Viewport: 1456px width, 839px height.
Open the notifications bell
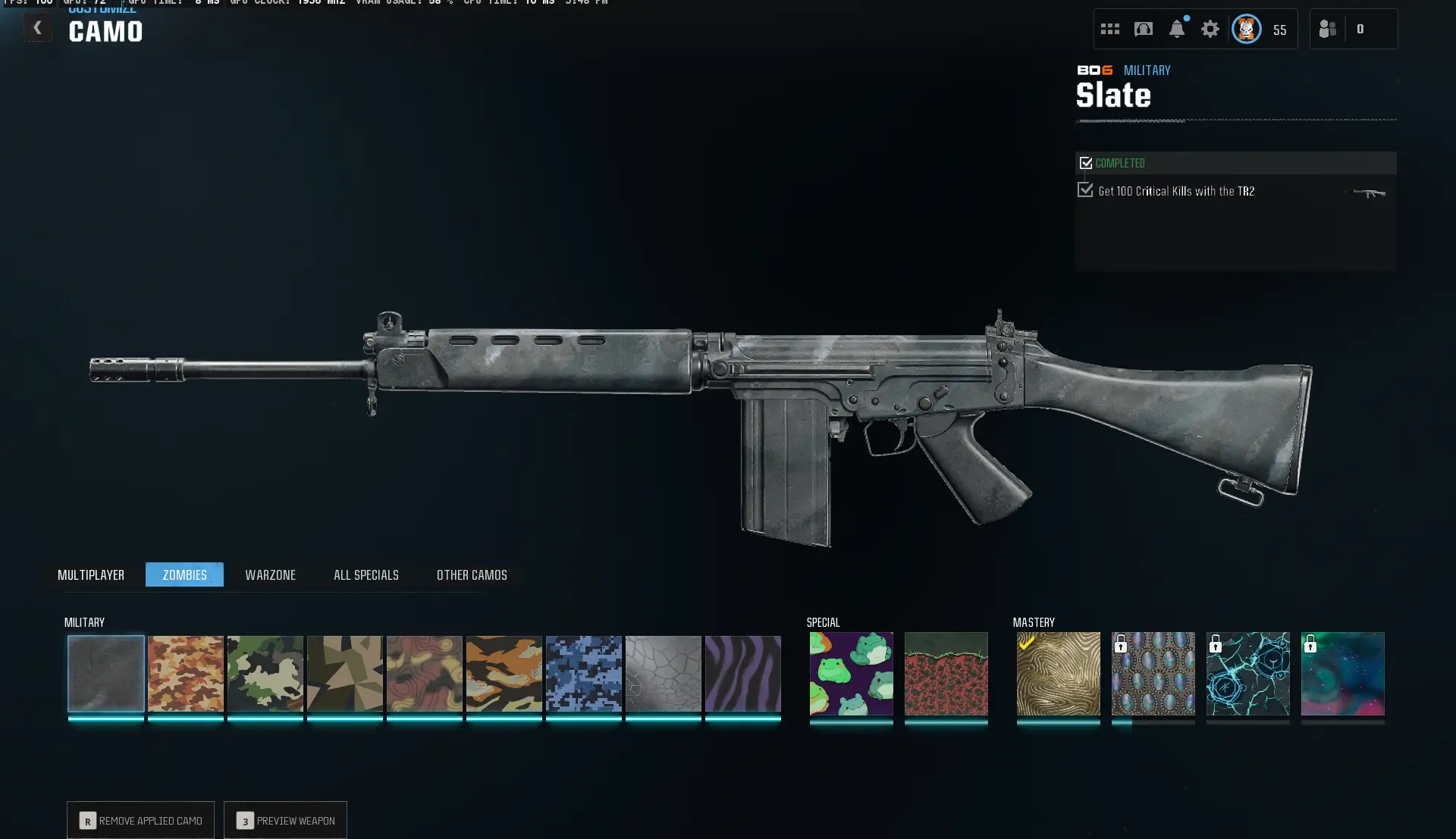pyautogui.click(x=1177, y=29)
